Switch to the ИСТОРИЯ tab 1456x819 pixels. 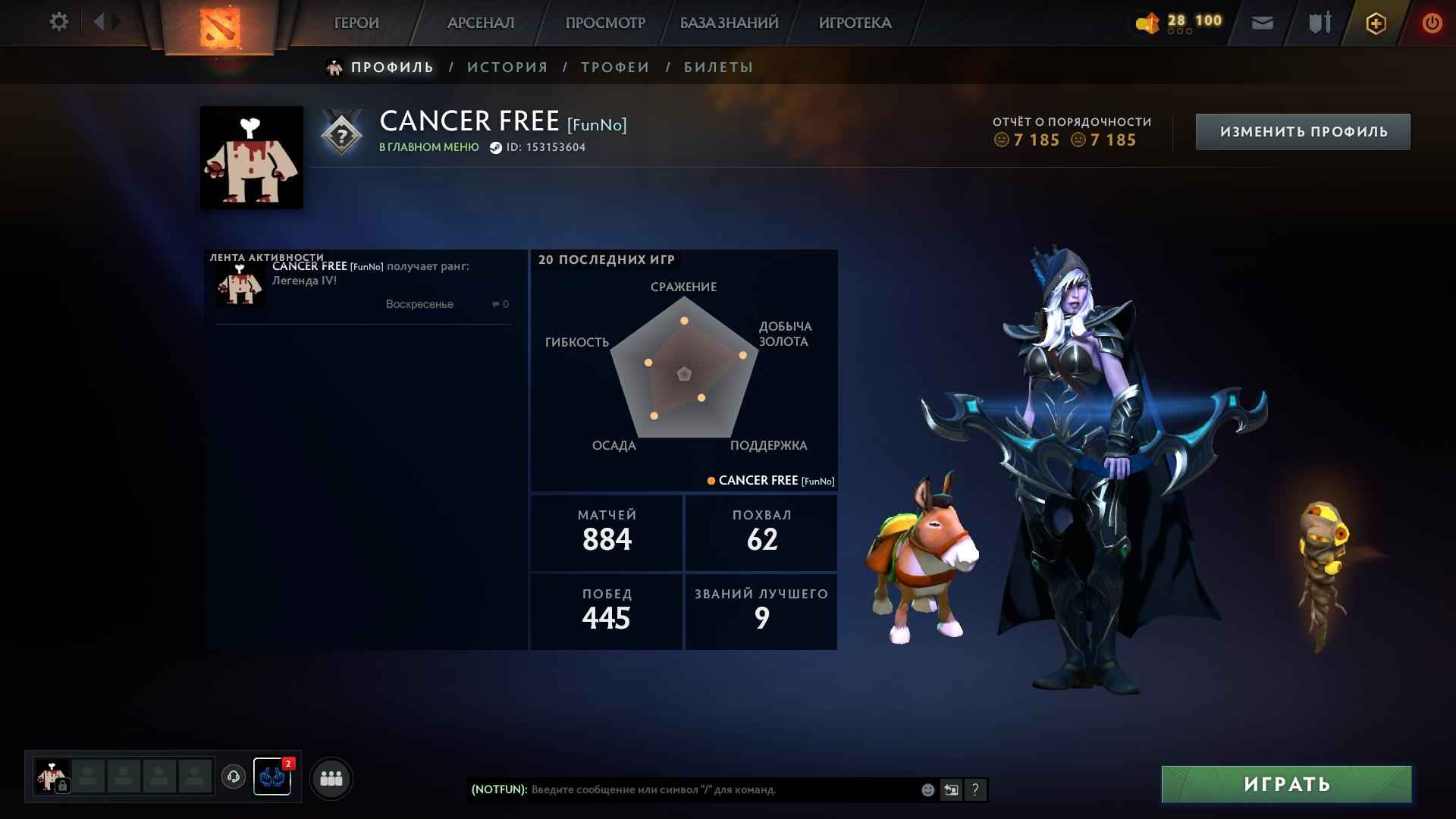507,67
